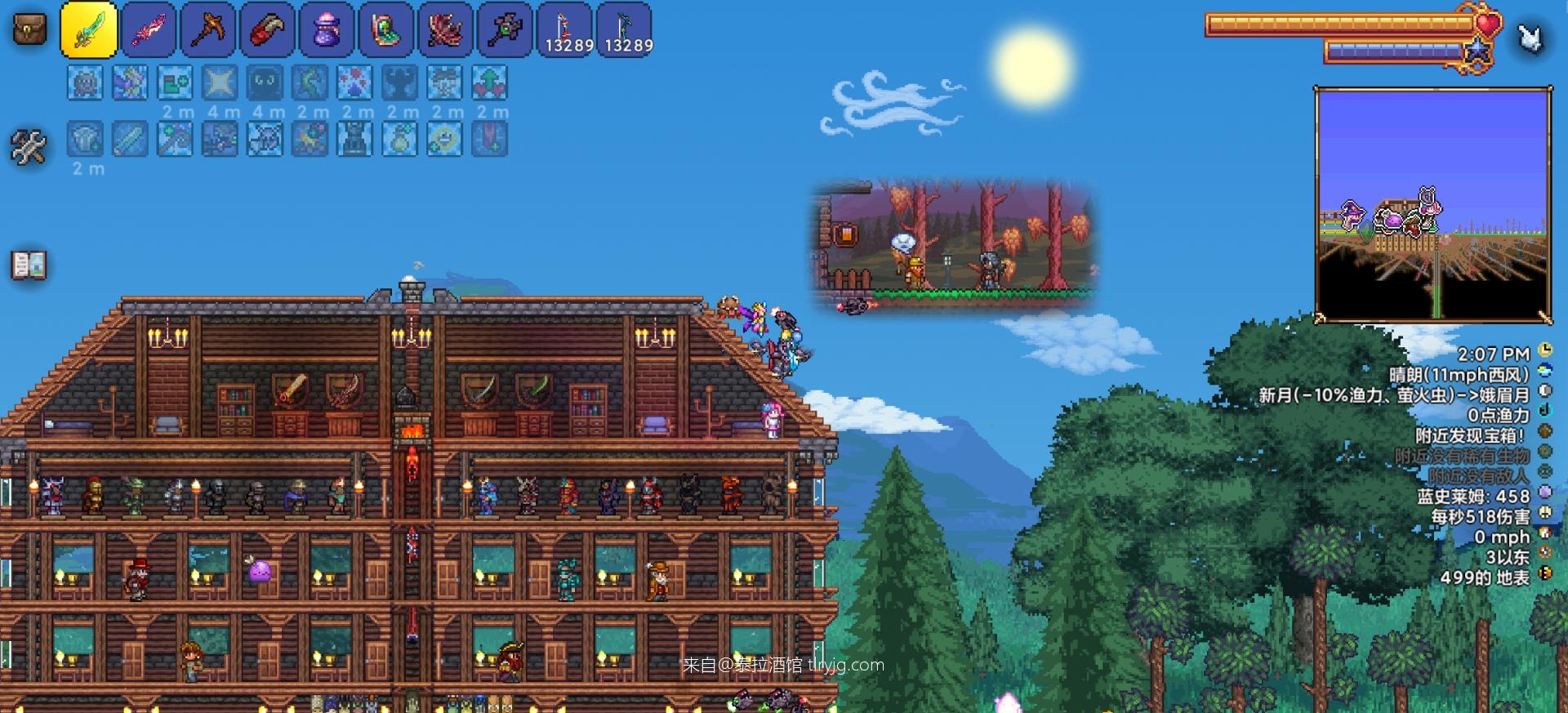
Task: Select the pink crystal sword slot
Action: [148, 30]
